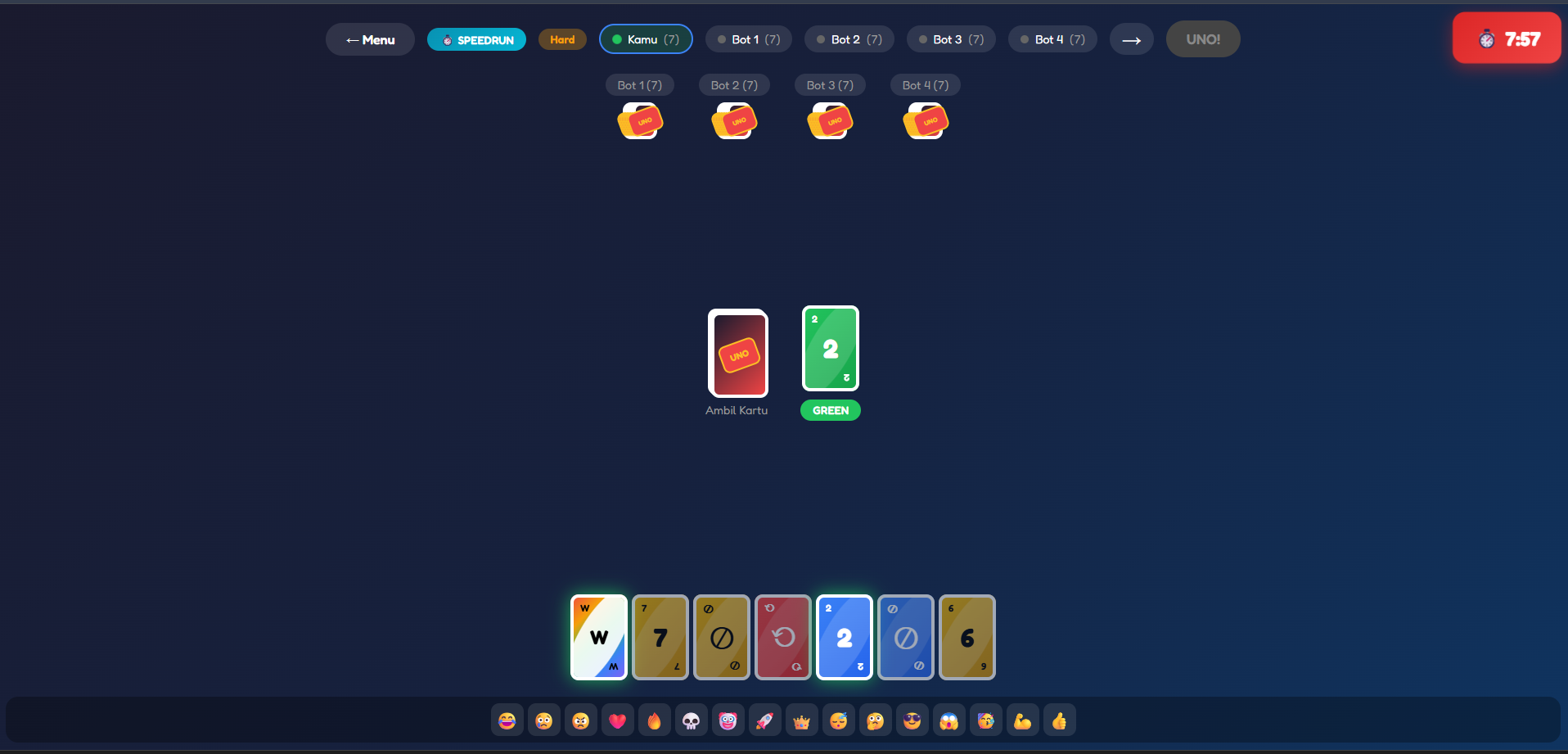Select the yellow 7 card
The height and width of the screenshot is (754, 1568).
[x=660, y=637]
